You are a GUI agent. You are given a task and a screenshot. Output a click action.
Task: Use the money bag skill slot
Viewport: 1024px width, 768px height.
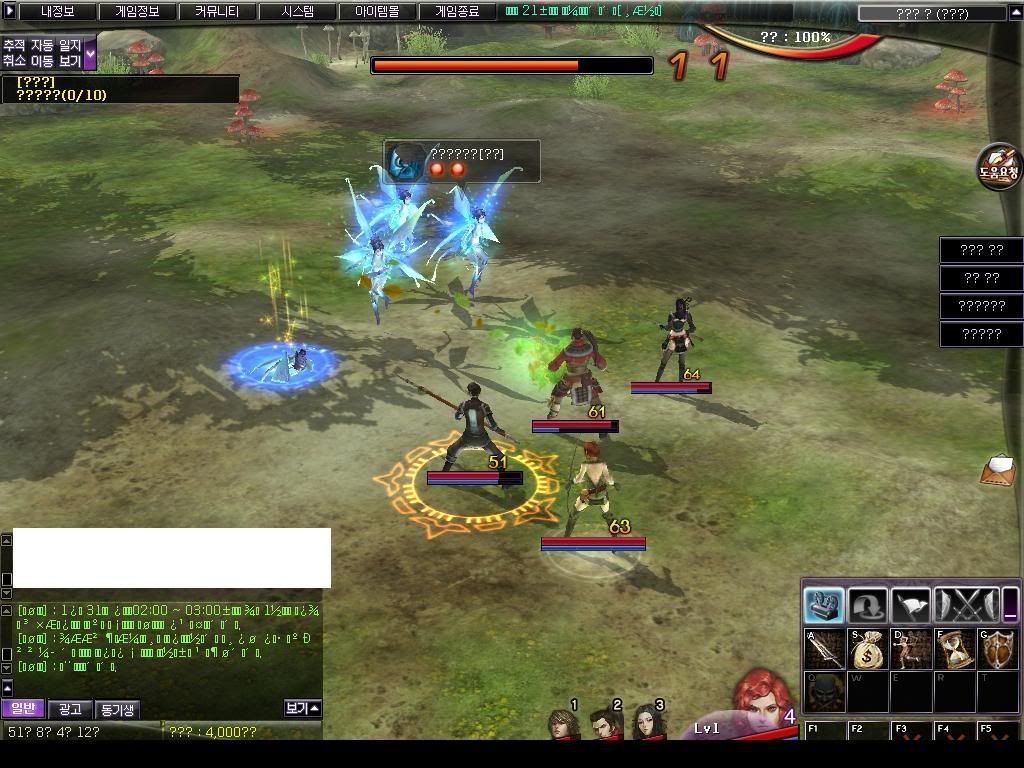coord(868,649)
